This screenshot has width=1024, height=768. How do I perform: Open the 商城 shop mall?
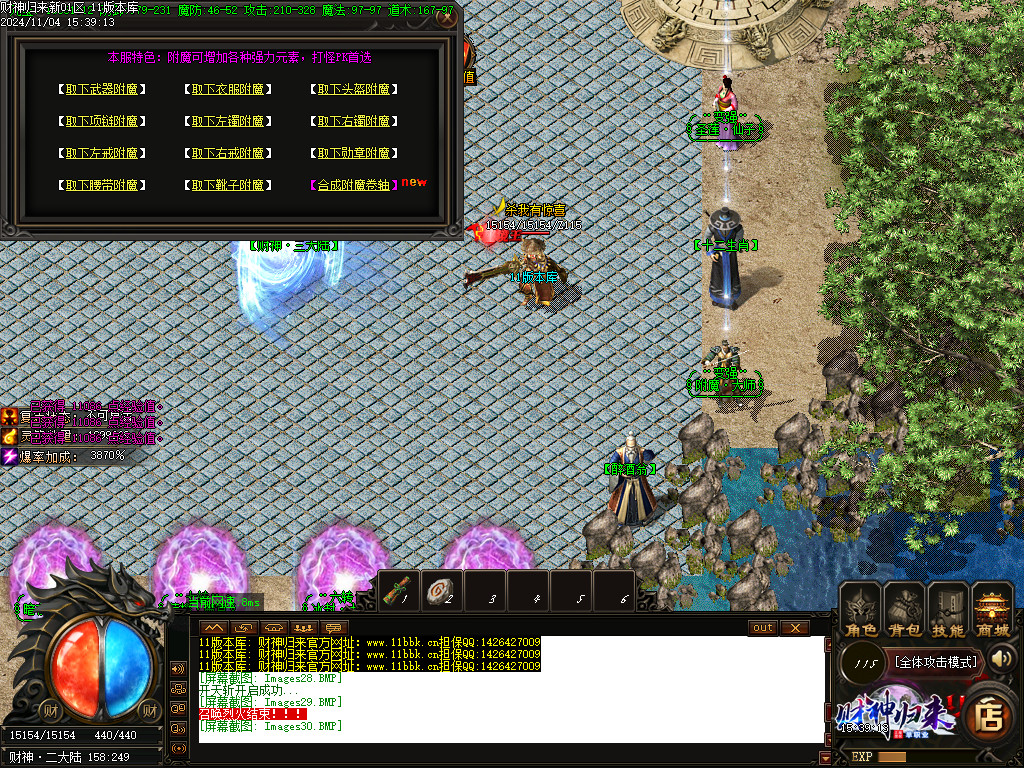coord(992,609)
